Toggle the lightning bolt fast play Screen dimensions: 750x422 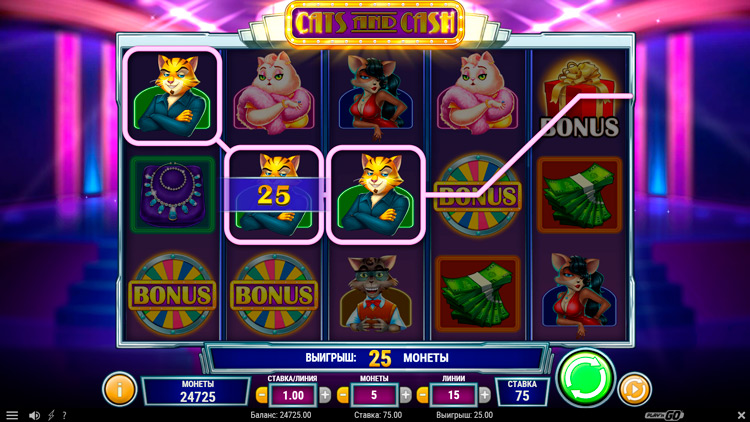tap(51, 415)
